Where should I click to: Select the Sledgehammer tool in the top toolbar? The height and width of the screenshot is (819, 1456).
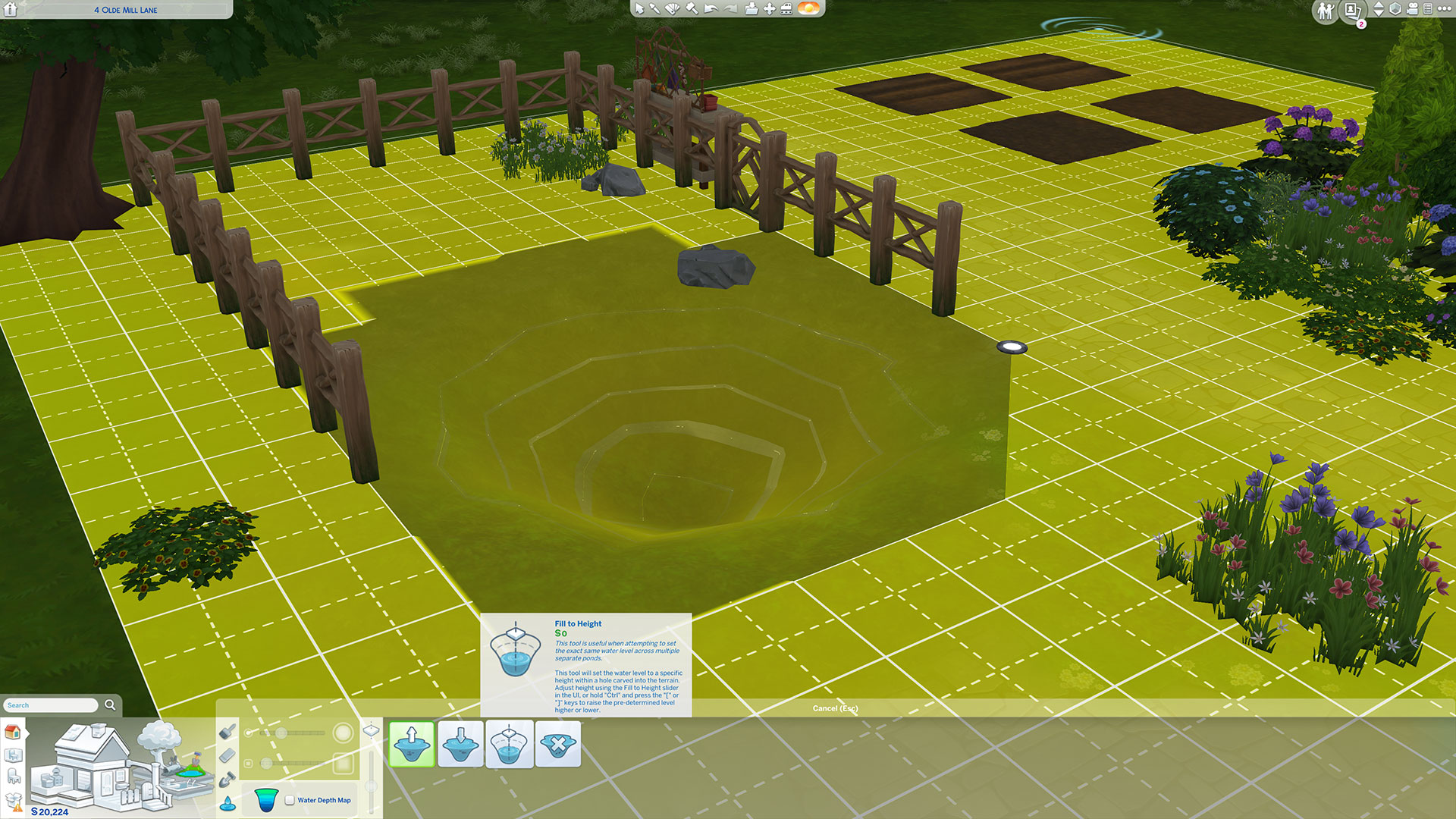[692, 8]
